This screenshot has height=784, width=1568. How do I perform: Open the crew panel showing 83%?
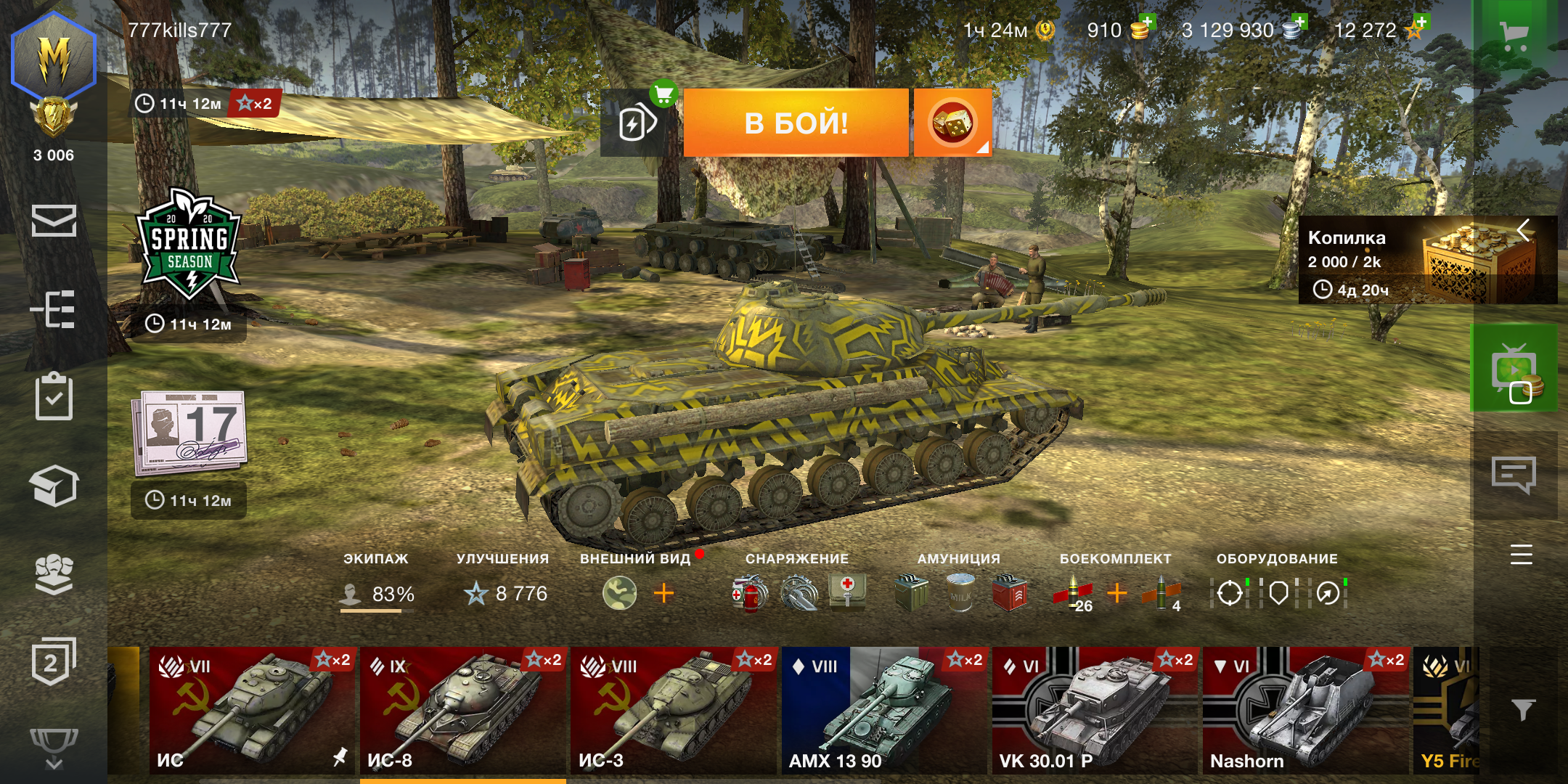[377, 592]
